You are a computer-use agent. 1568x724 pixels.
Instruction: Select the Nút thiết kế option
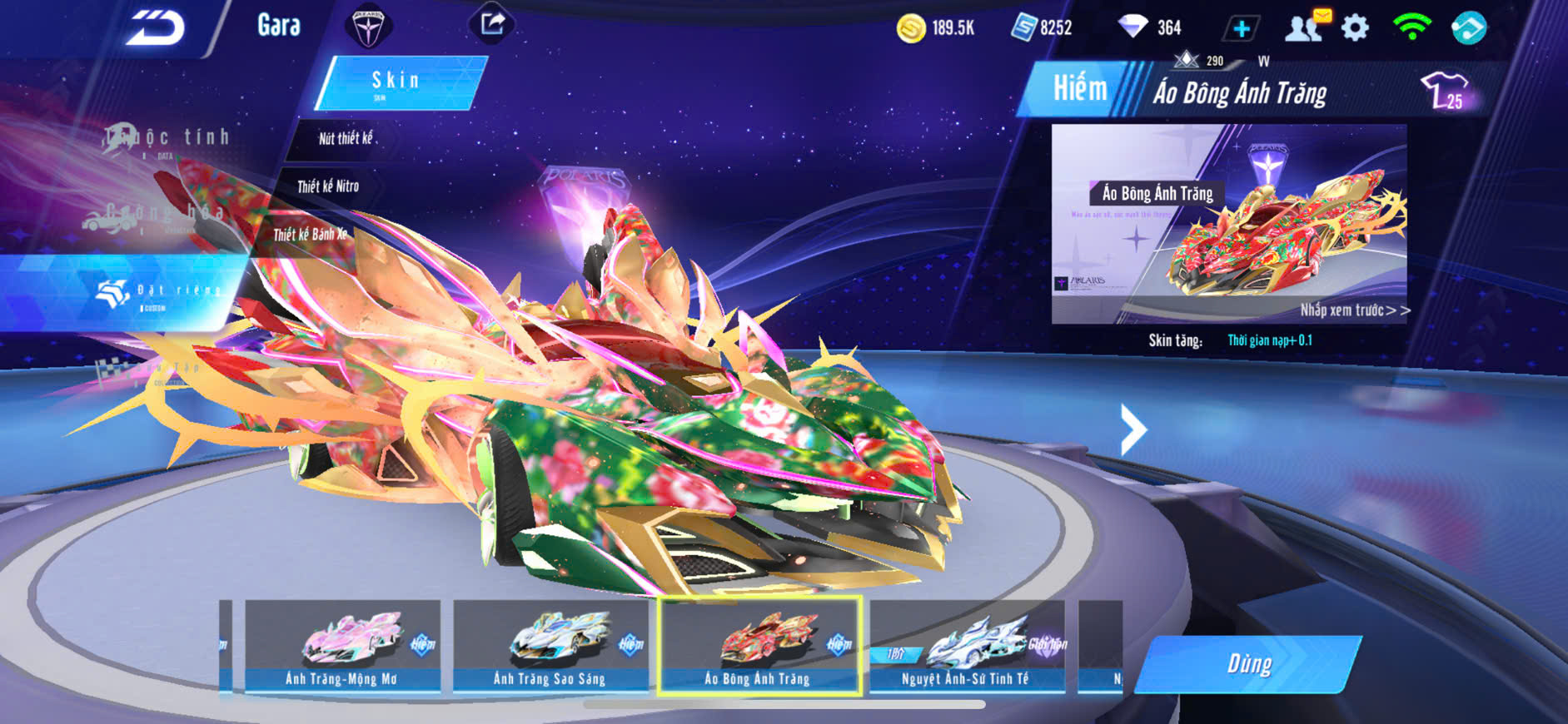click(x=346, y=138)
